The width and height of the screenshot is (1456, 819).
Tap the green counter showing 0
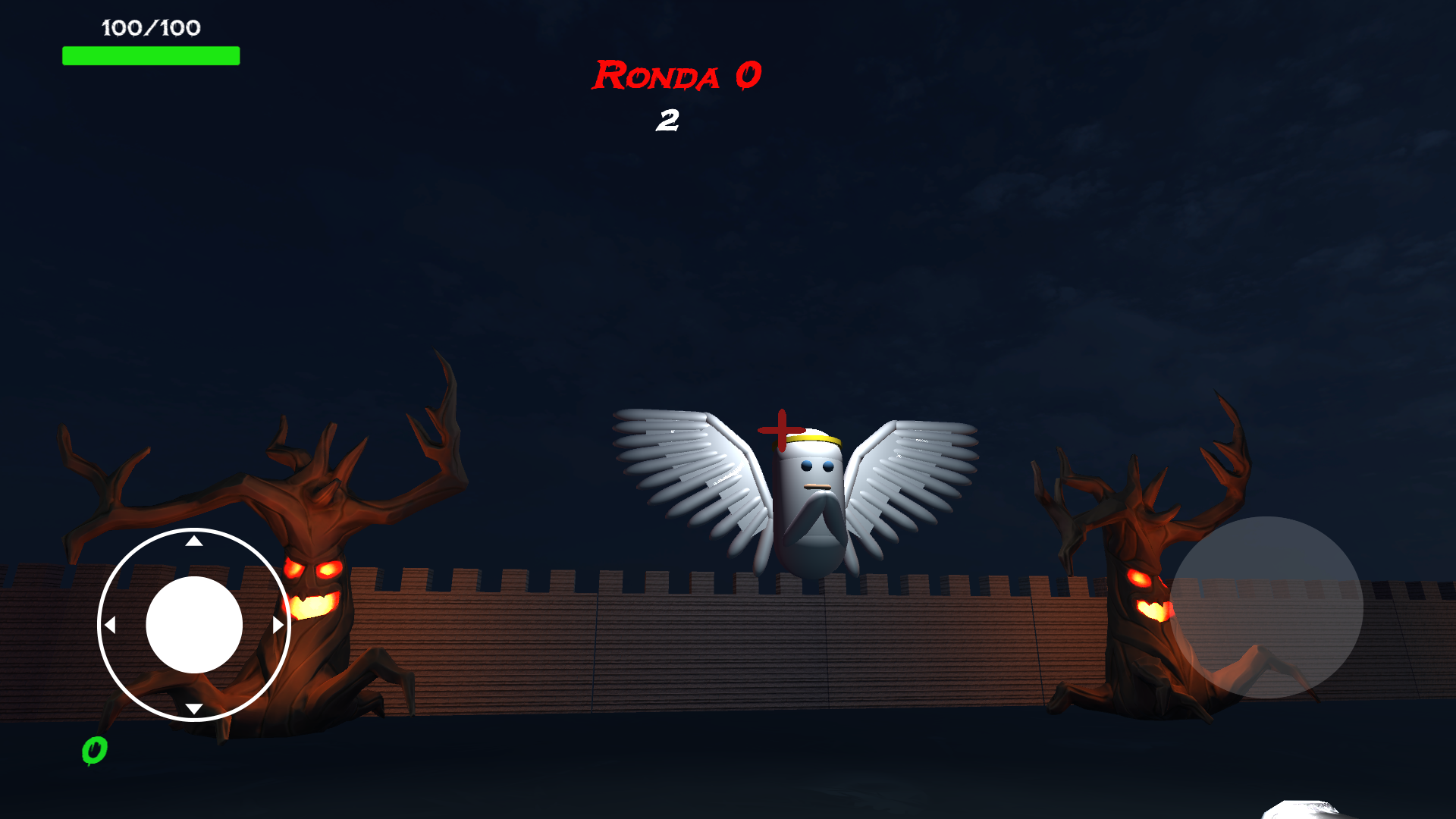click(94, 751)
